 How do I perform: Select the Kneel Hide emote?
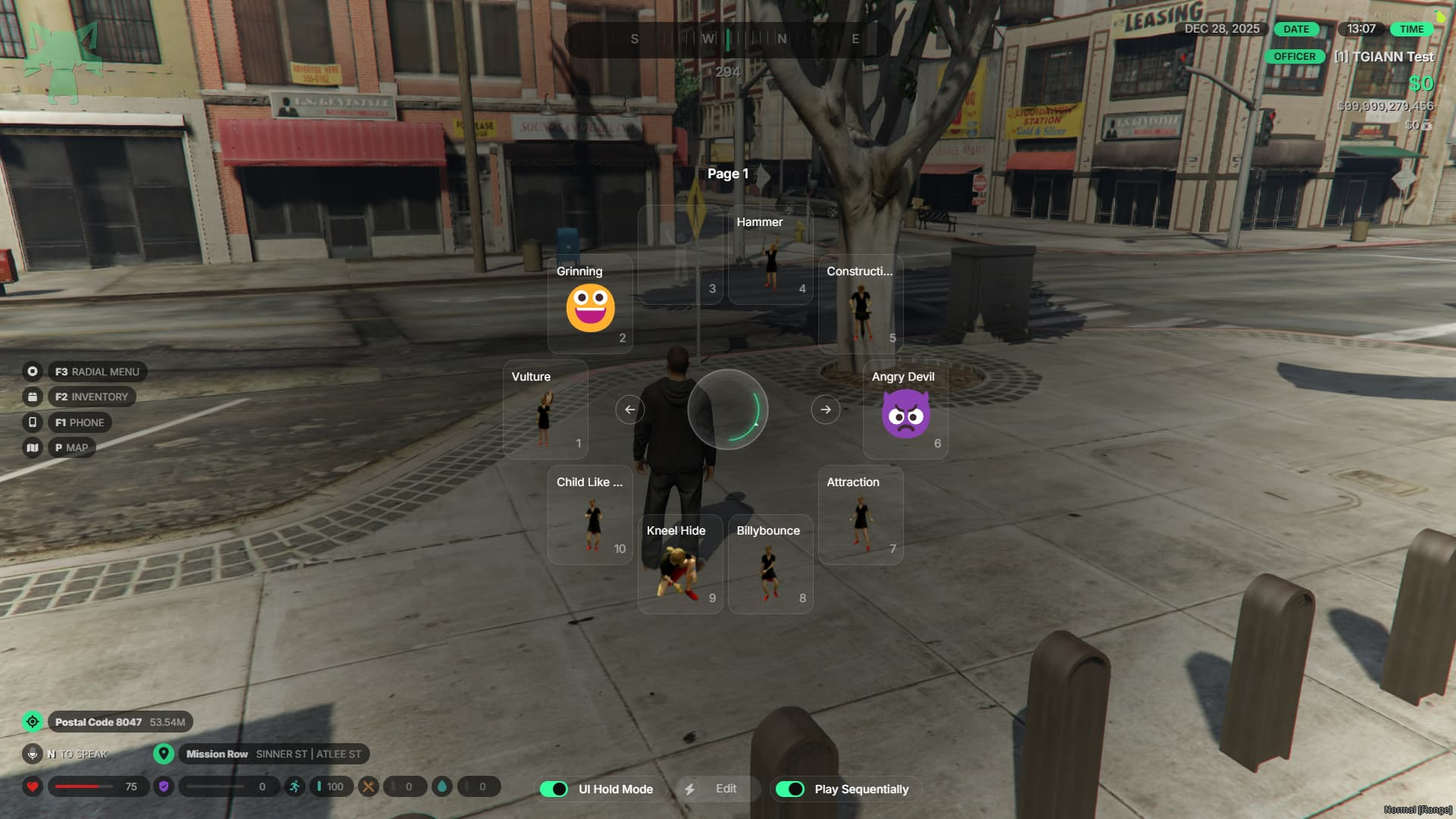[x=680, y=564]
